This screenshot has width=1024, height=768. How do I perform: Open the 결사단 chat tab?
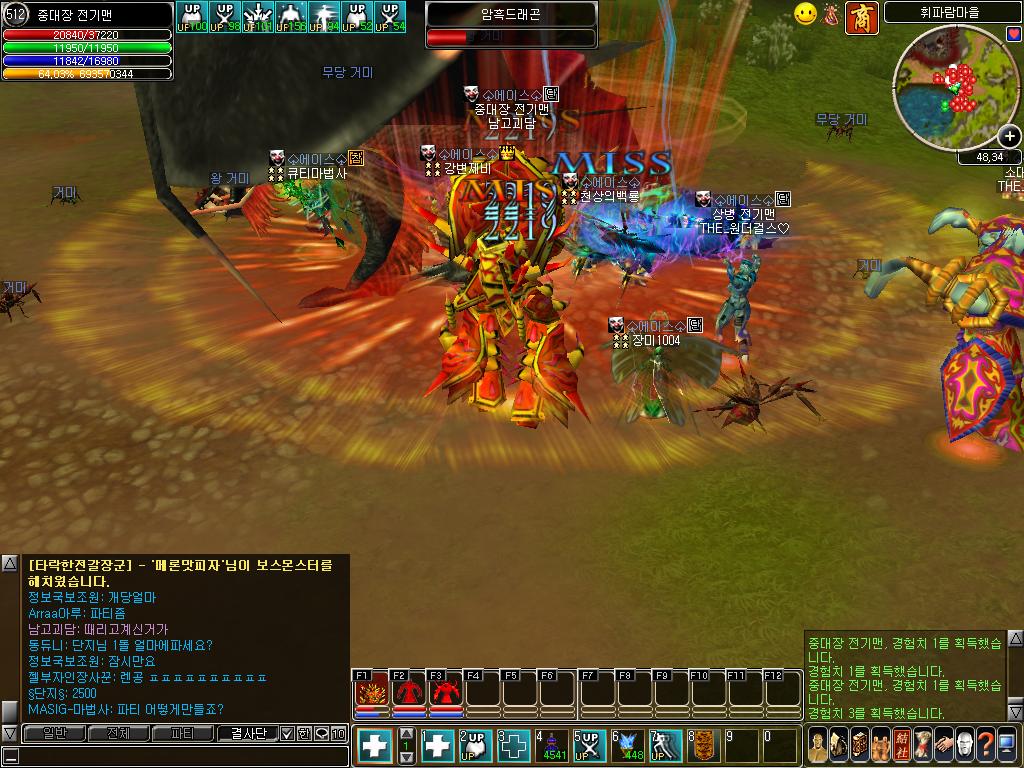(x=246, y=733)
